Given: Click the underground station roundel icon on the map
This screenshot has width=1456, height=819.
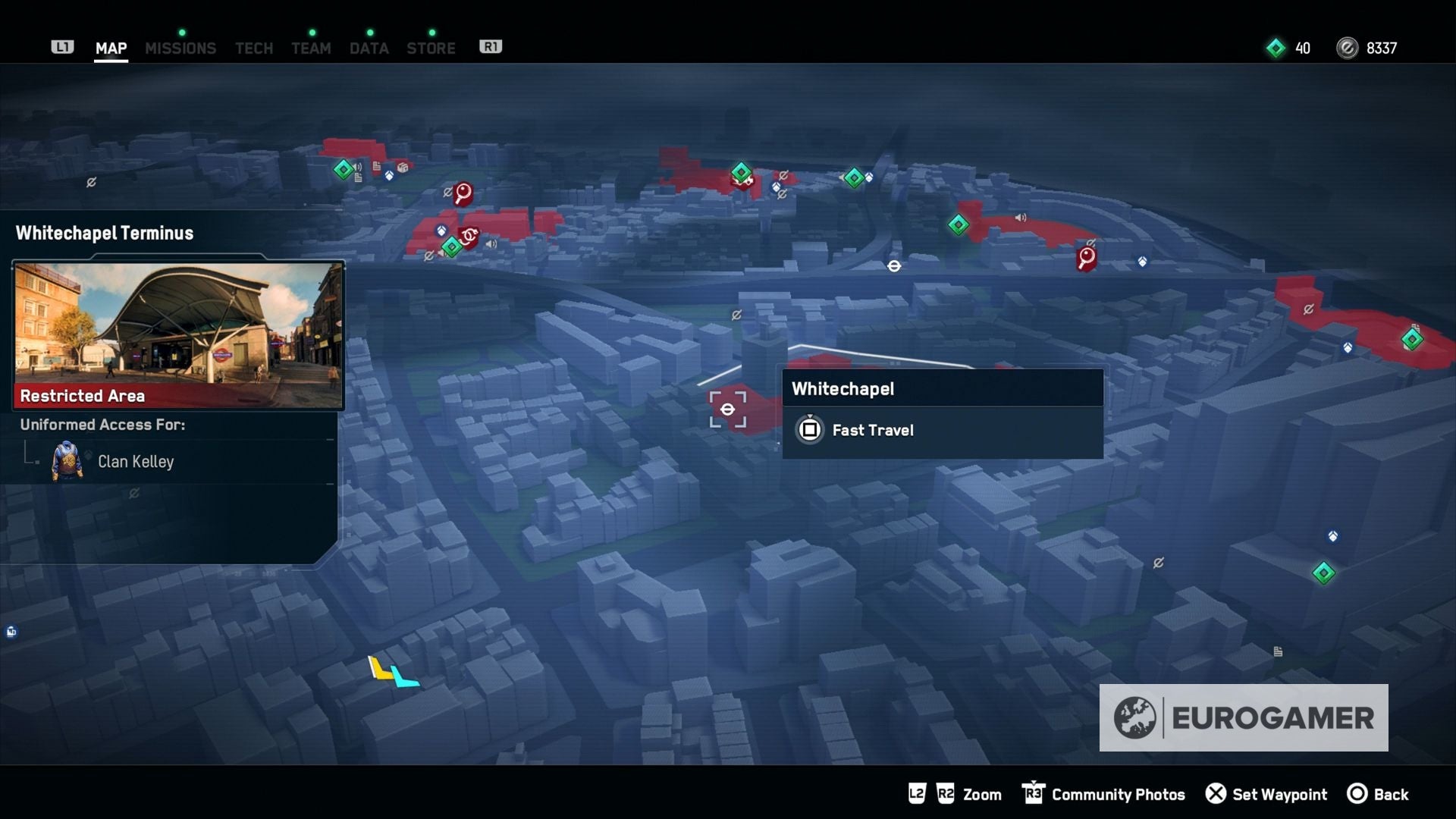Looking at the screenshot, I should (x=893, y=265).
